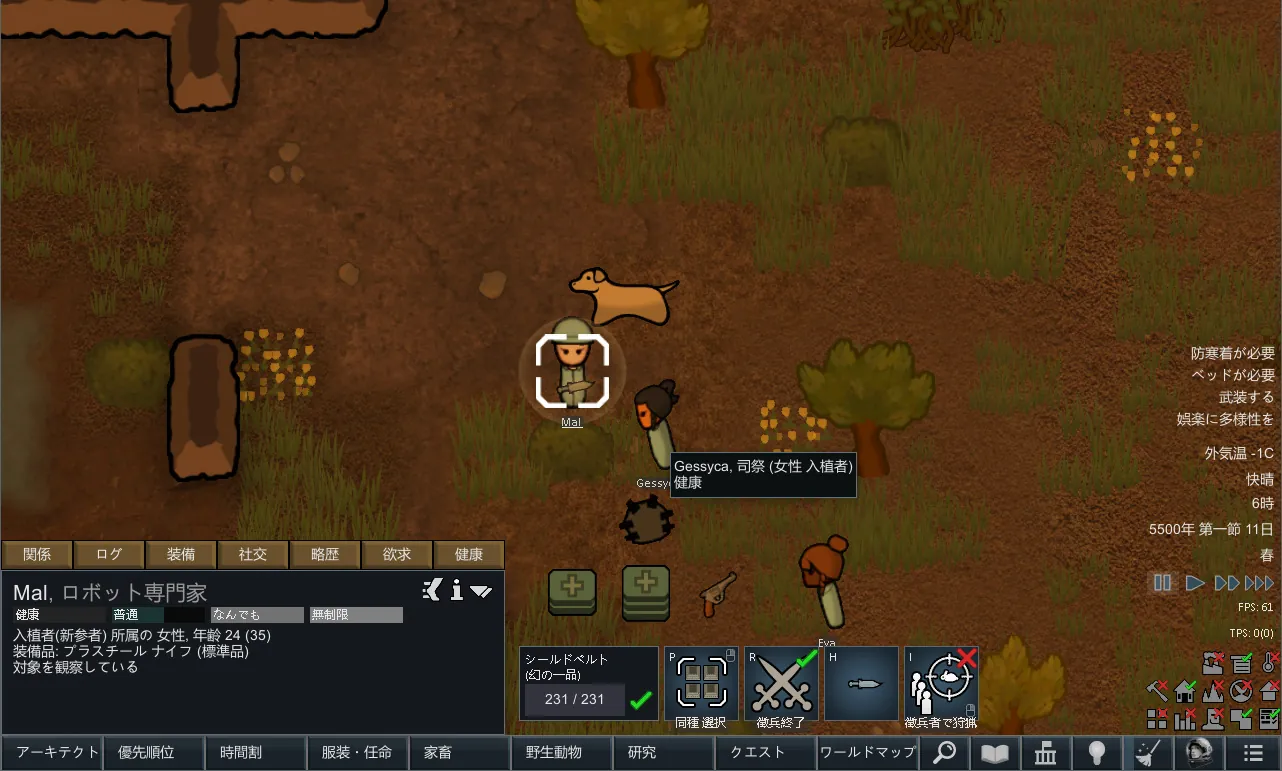Click the 同種 選択 select-similar button
Viewport: 1282px width, 771px height.
[x=701, y=684]
